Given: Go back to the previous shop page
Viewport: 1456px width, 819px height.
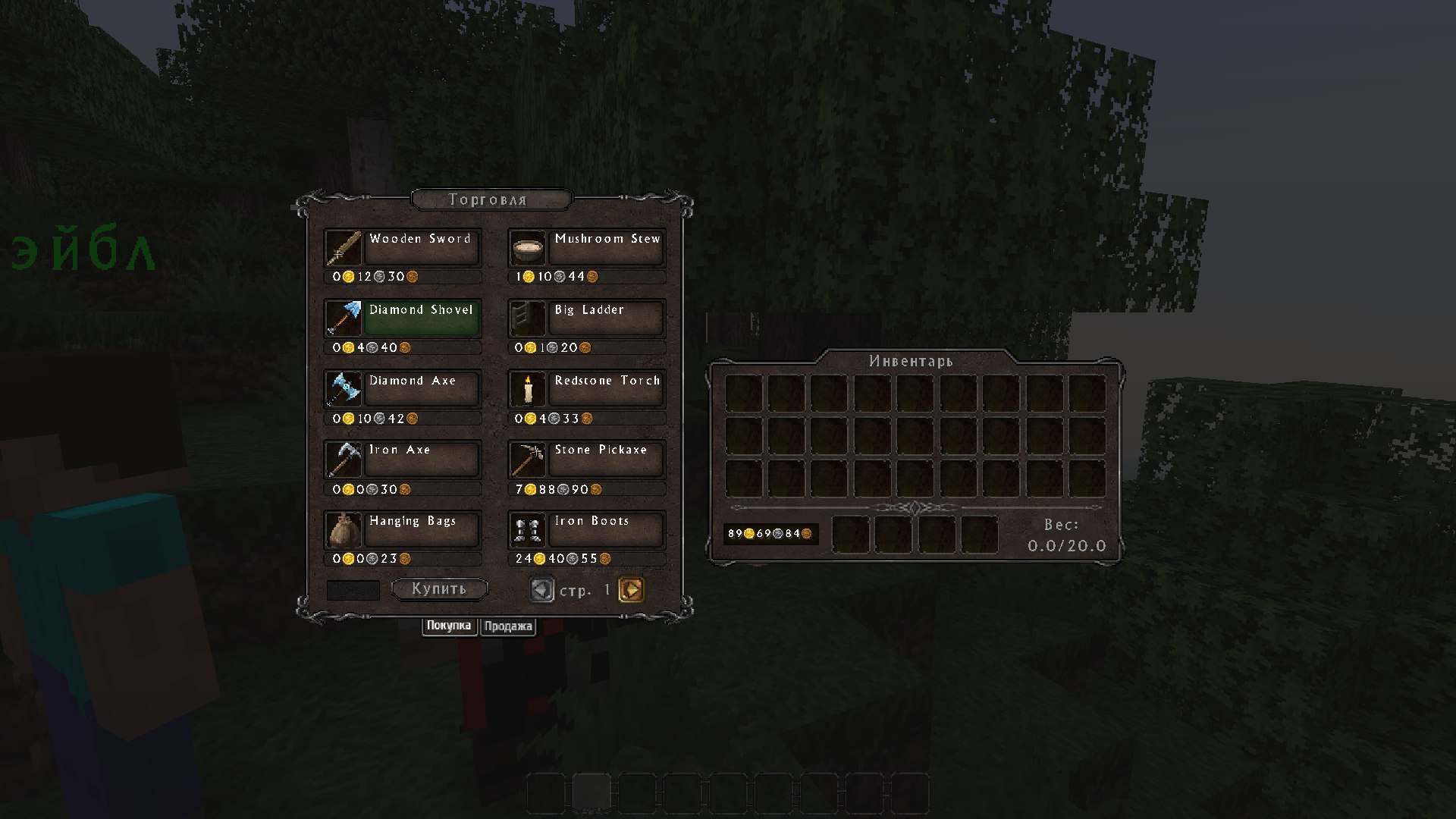Looking at the screenshot, I should point(541,589).
